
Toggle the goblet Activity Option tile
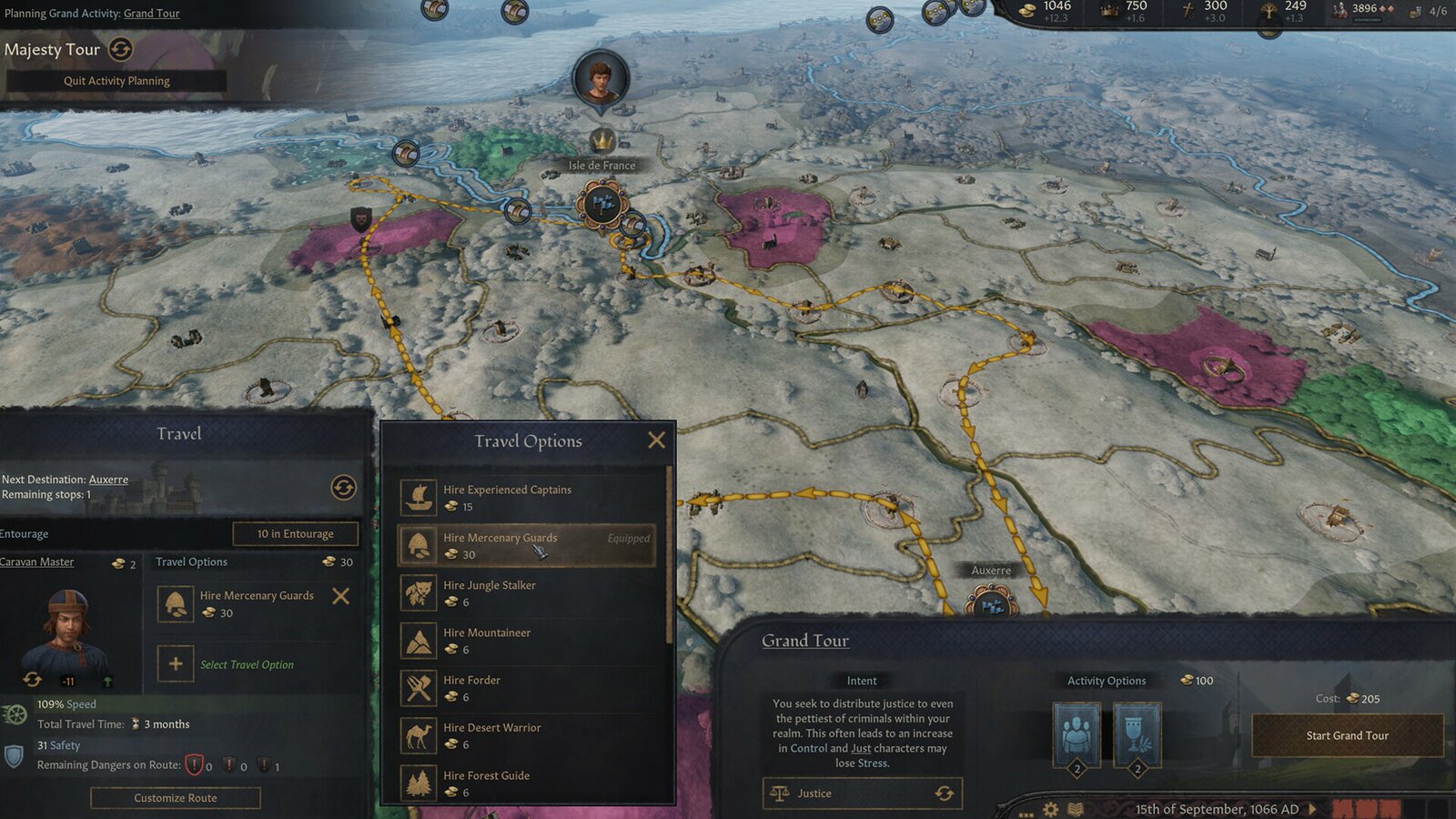1137,731
